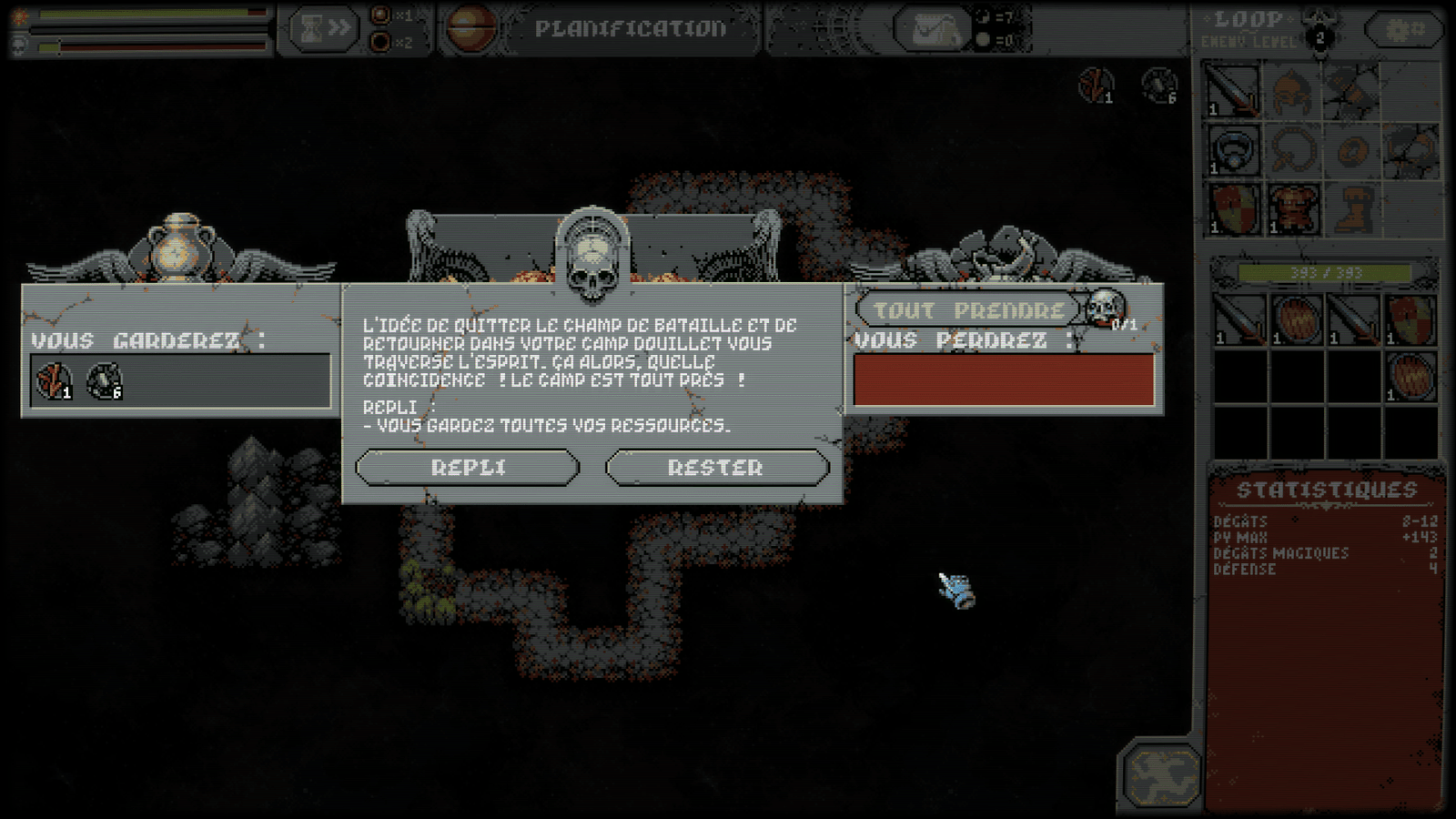Image resolution: width=1456 pixels, height=819 pixels.
Task: Click the map emblem in the bottom corner
Action: [x=1160, y=774]
